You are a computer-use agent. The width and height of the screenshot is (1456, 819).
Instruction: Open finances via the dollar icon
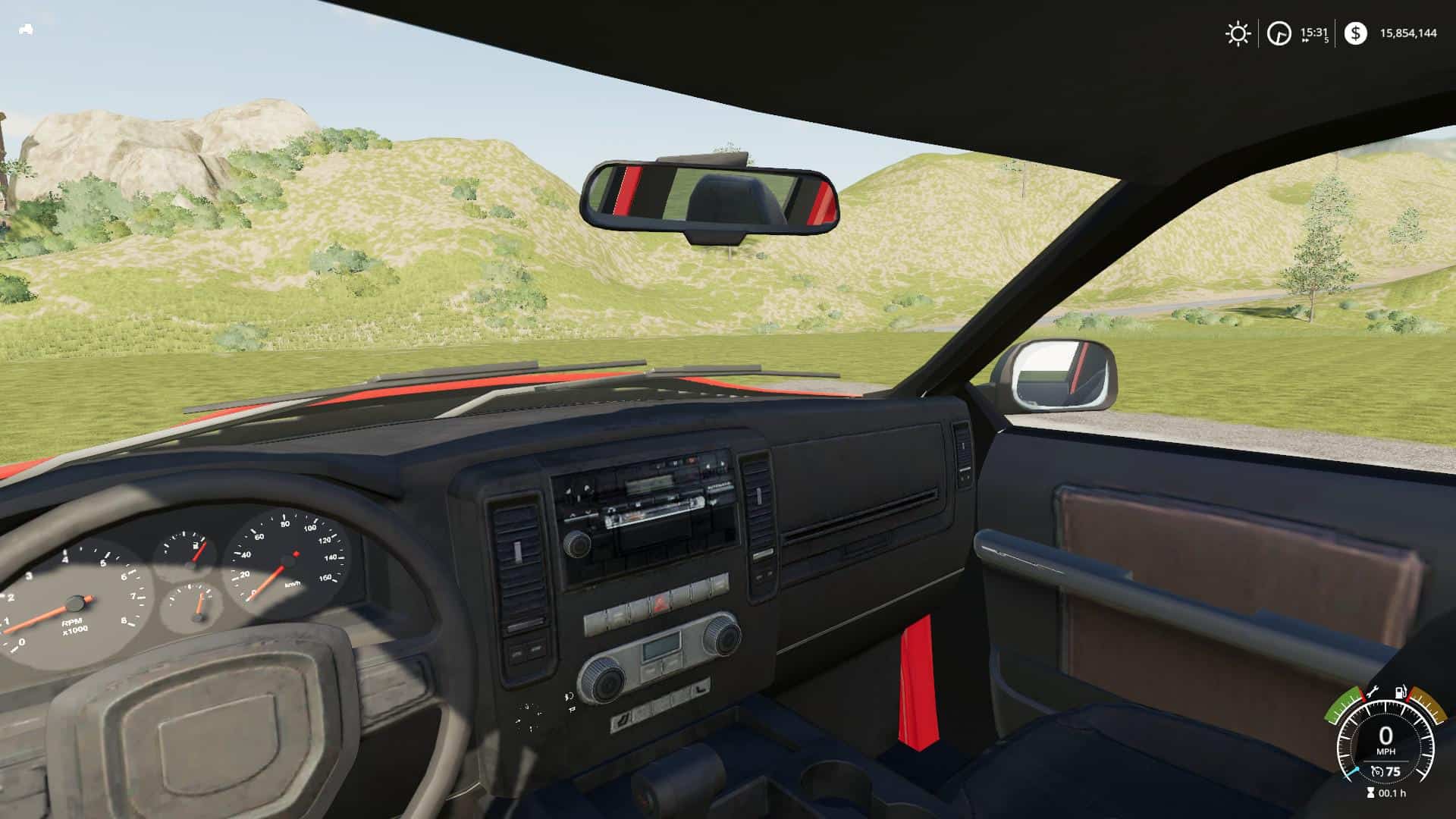[x=1355, y=33]
